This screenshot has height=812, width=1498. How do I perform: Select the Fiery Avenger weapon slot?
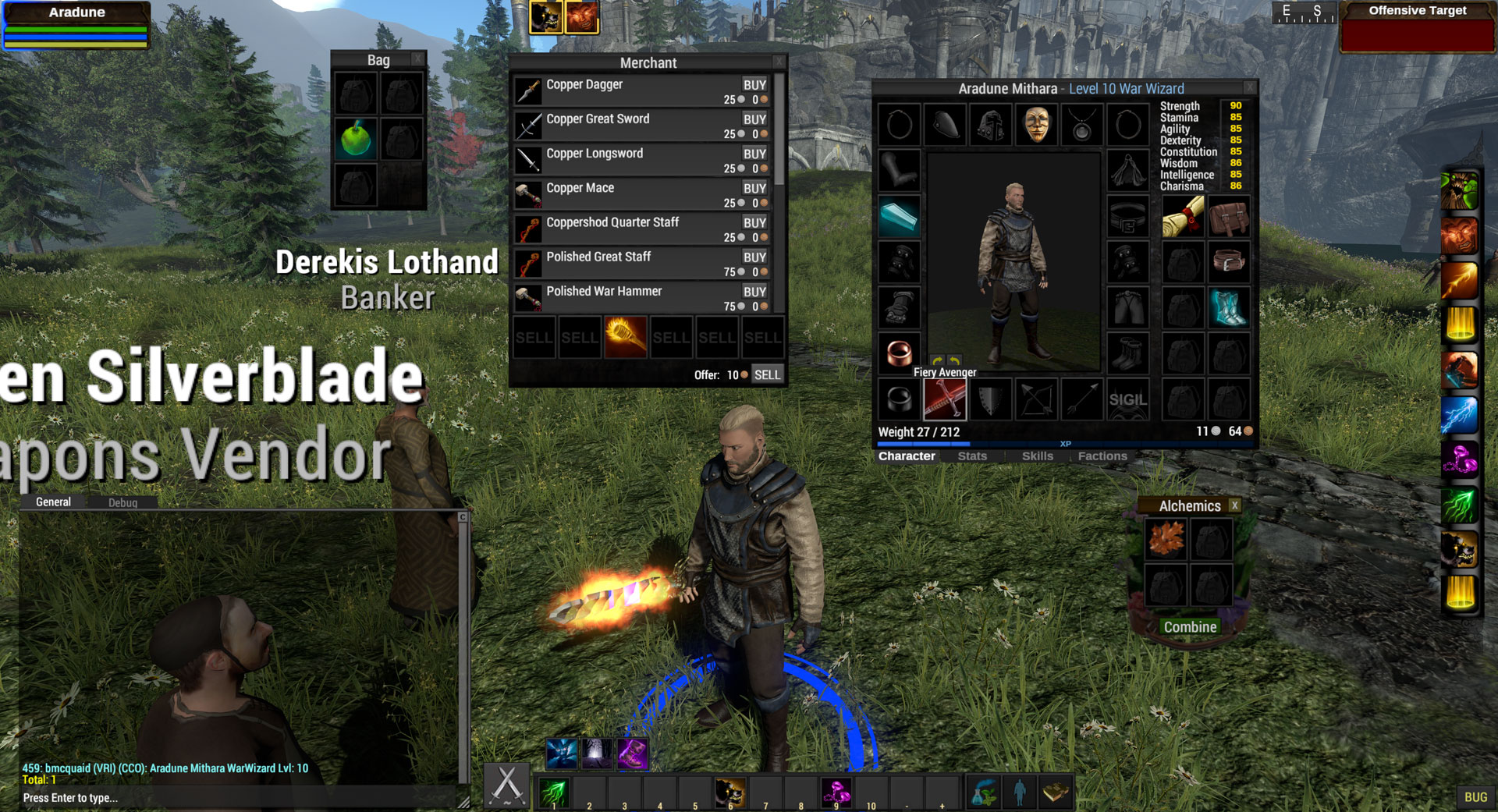pos(944,399)
